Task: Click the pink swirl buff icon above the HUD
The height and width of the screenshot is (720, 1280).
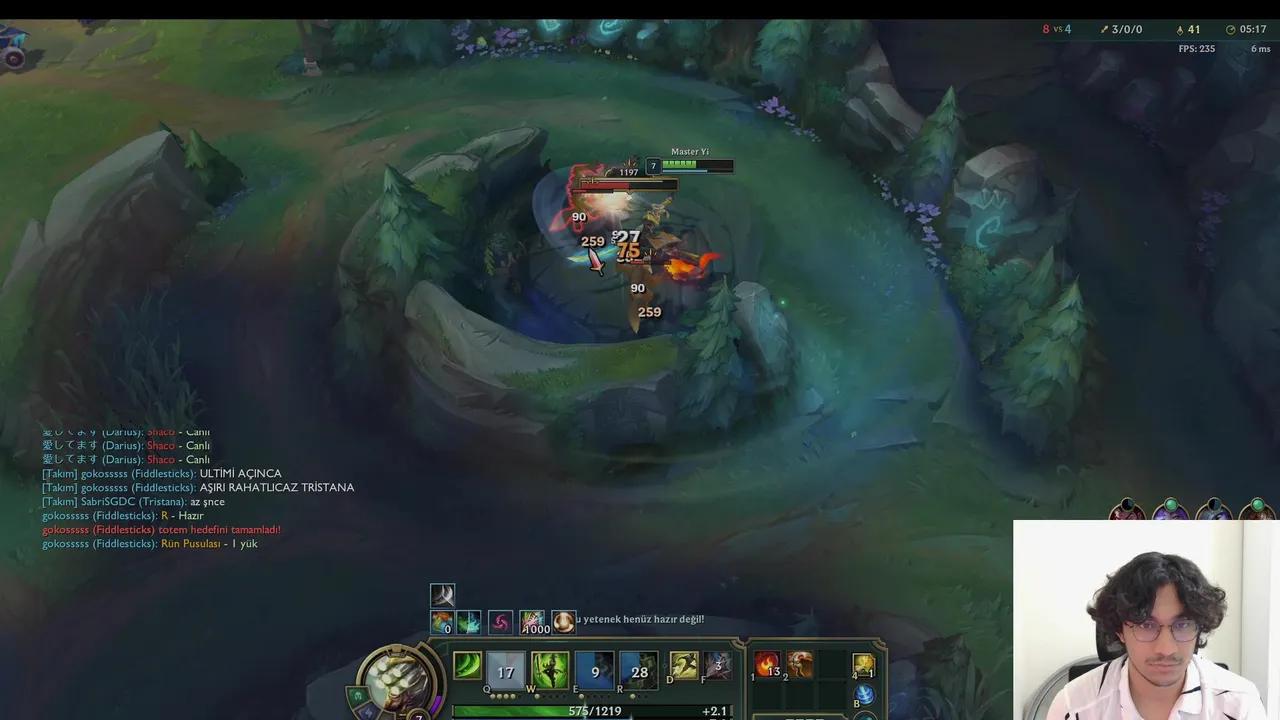Action: 502,623
